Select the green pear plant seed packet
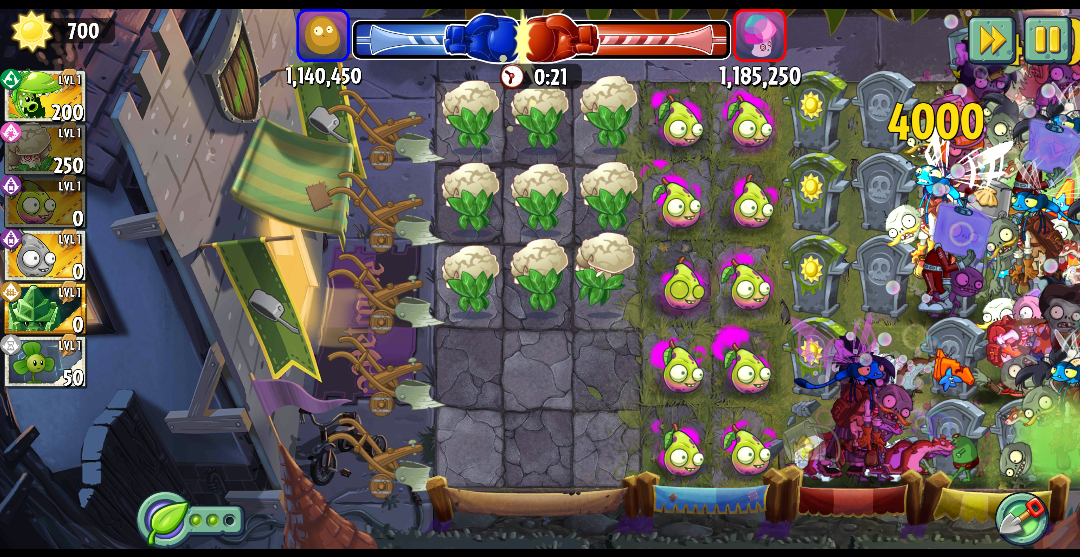1080x557 pixels. coord(44,203)
